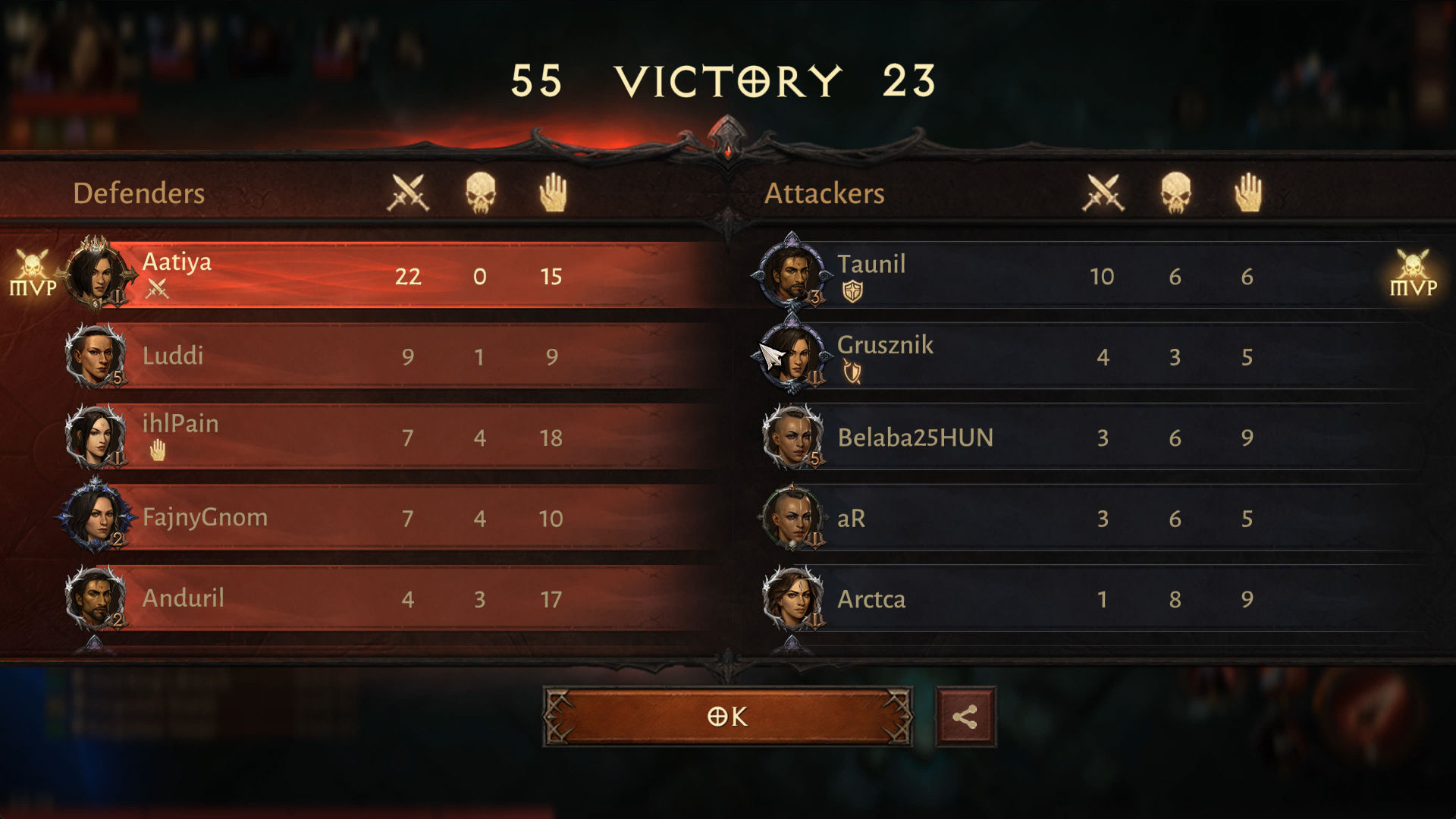Click Belaba25HUN's character portrait

click(792, 437)
